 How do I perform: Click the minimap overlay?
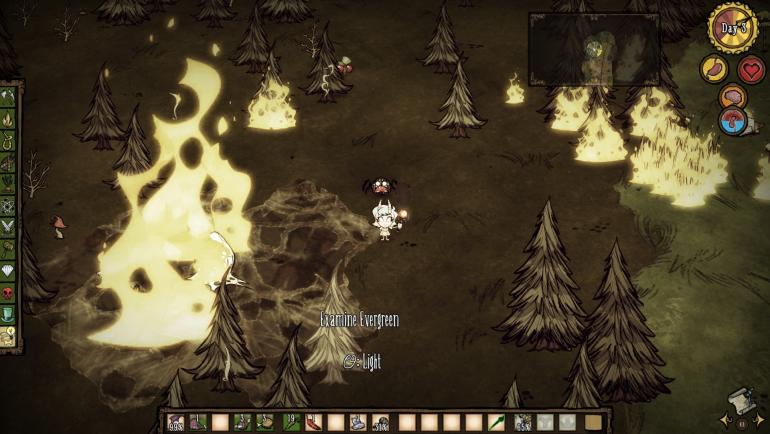coord(593,48)
